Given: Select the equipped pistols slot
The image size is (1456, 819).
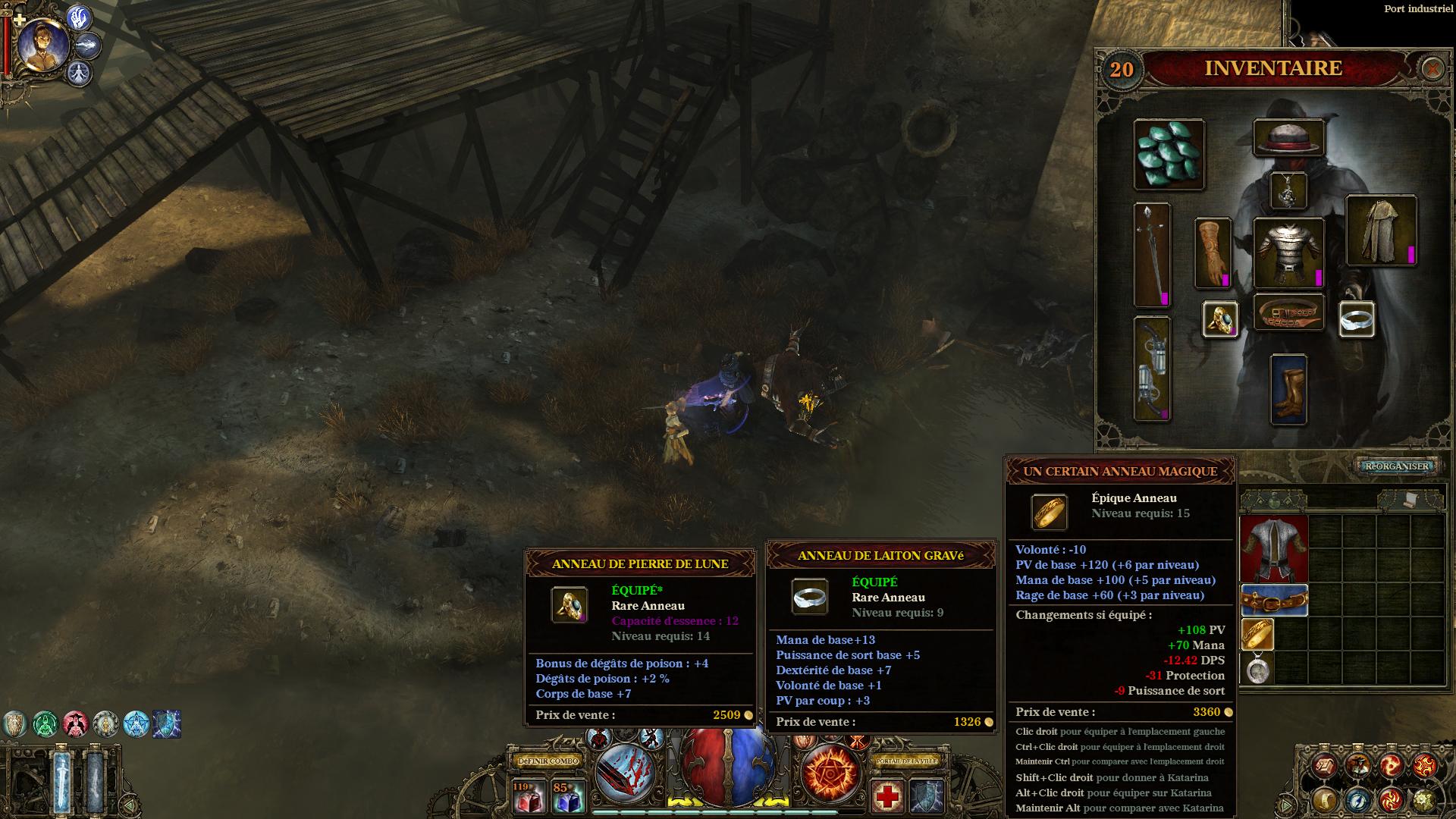Looking at the screenshot, I should point(1152,369).
